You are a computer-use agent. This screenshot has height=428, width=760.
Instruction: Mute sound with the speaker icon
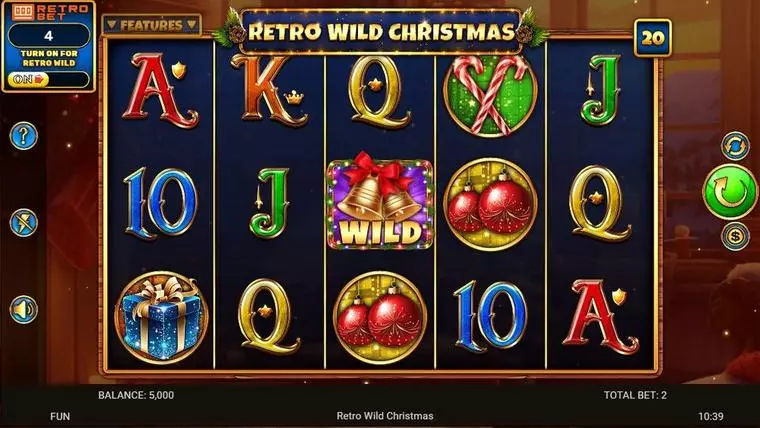pyautogui.click(x=23, y=308)
